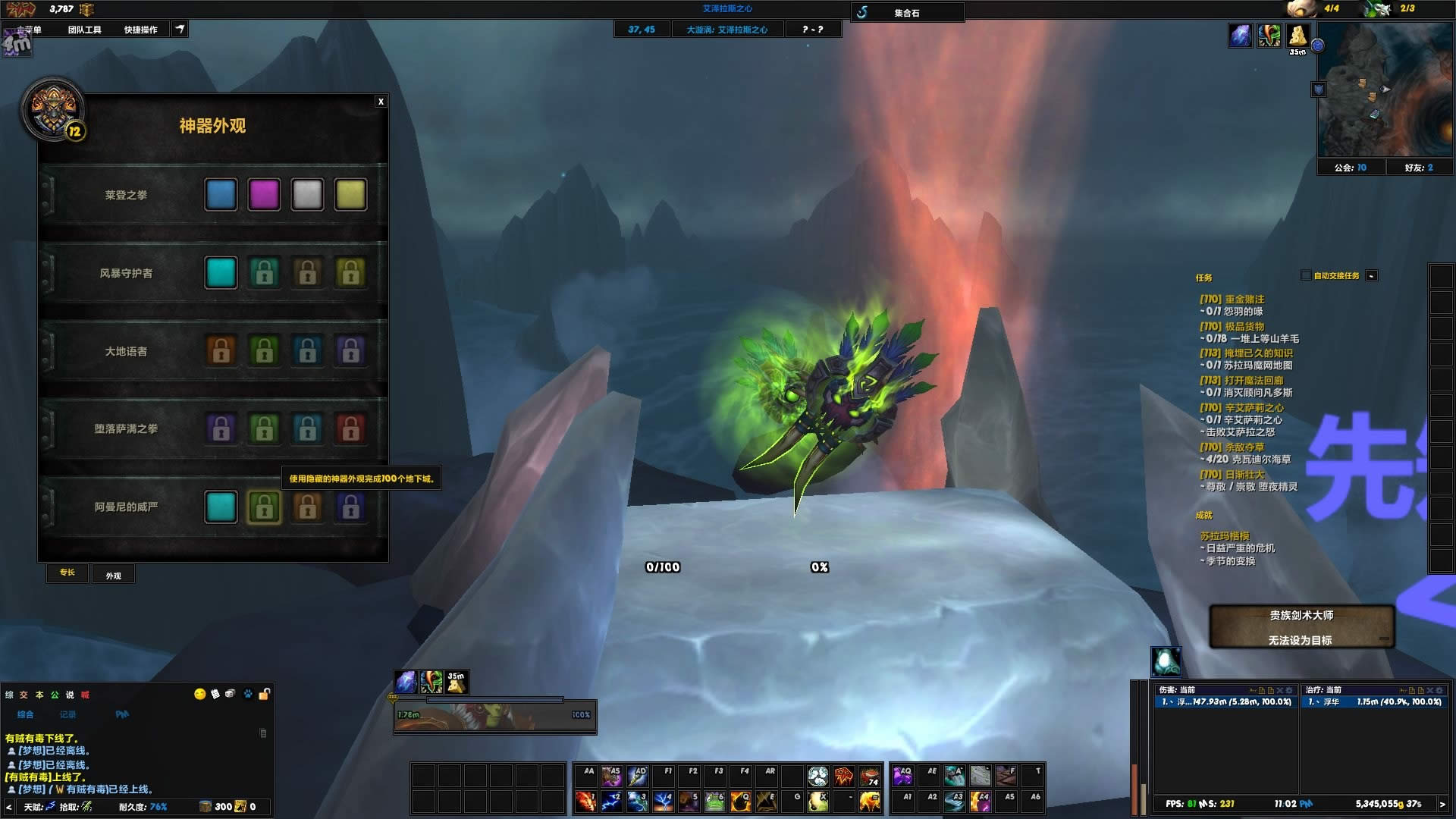Toggle the 自动交接任务 checkbox
Image resolution: width=1456 pixels, height=819 pixels.
pos(1306,275)
